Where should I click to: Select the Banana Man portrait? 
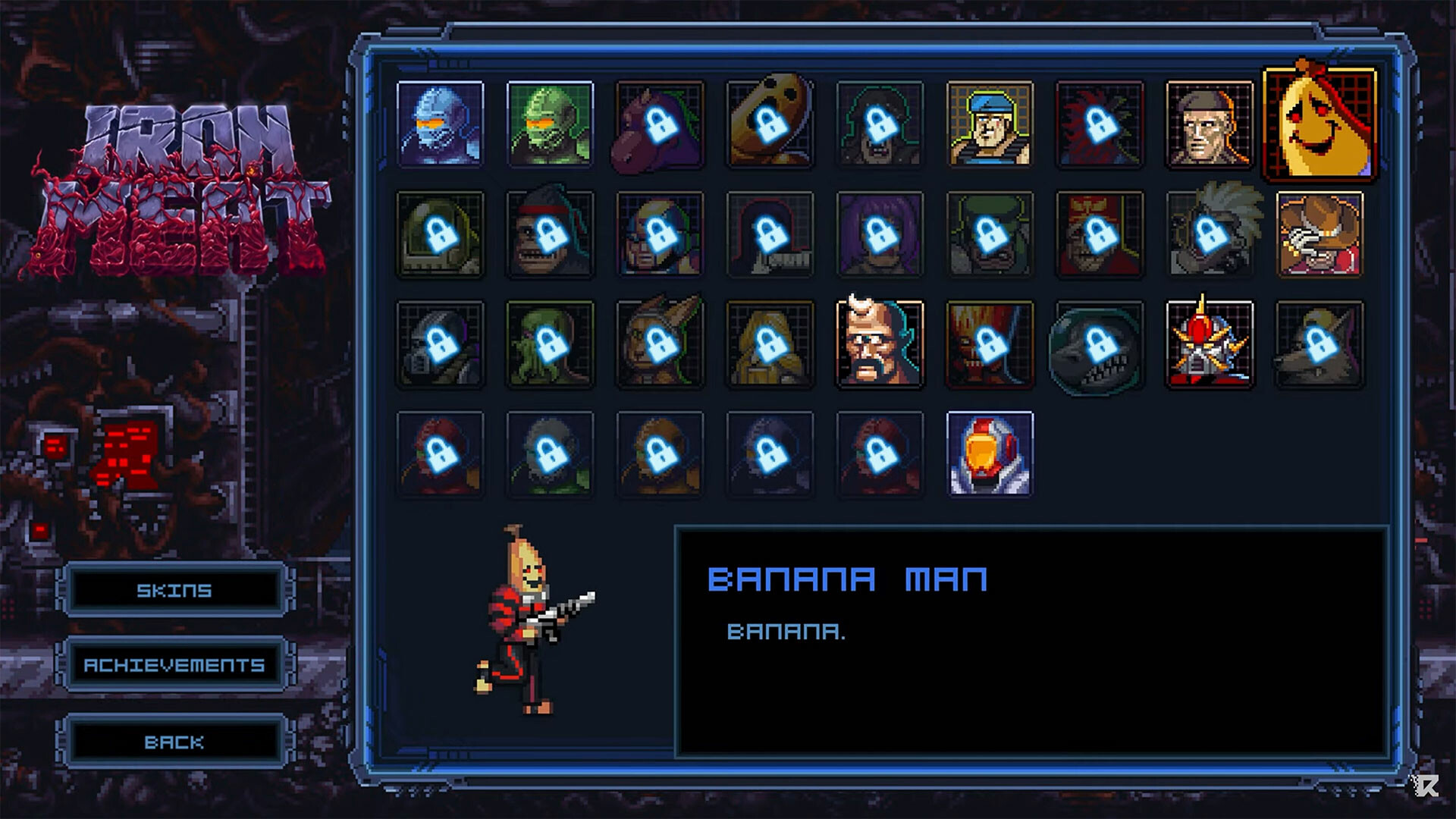pyautogui.click(x=1319, y=125)
